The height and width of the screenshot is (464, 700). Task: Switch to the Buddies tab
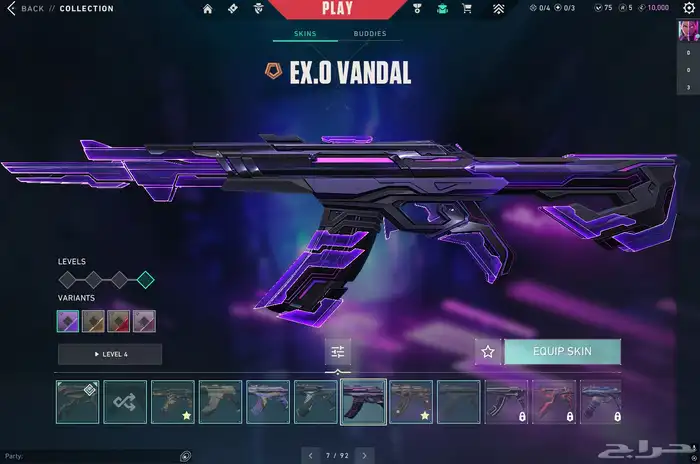coord(369,33)
